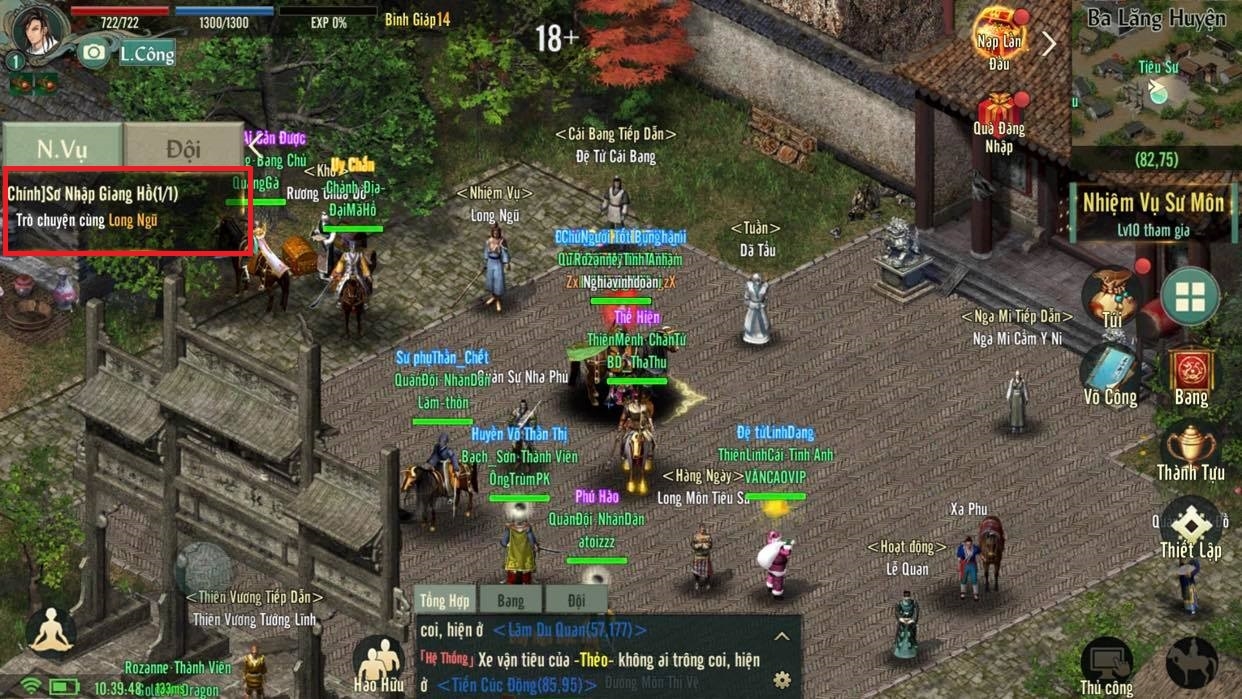Select the Sơ Nhập Giang Hồ quest tracker
Screen dimensions: 1242x699
point(127,207)
